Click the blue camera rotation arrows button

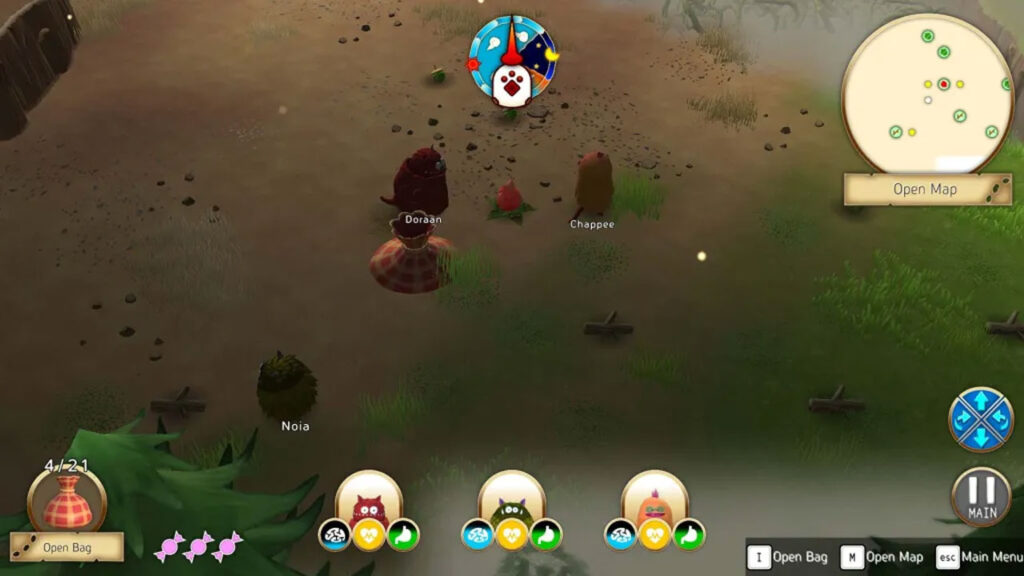pyautogui.click(x=981, y=418)
